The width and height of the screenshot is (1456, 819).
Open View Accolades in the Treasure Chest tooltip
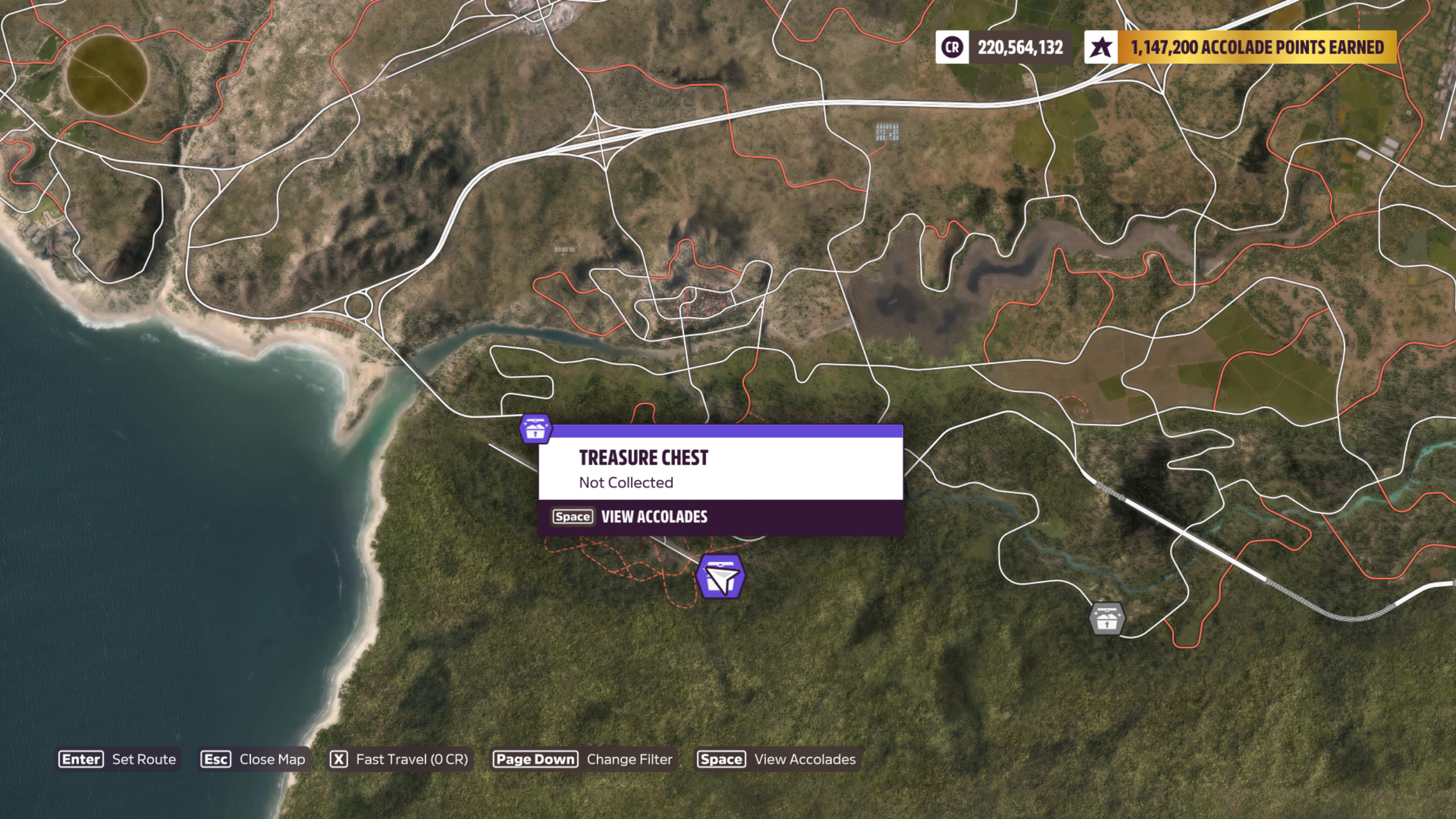tap(630, 517)
